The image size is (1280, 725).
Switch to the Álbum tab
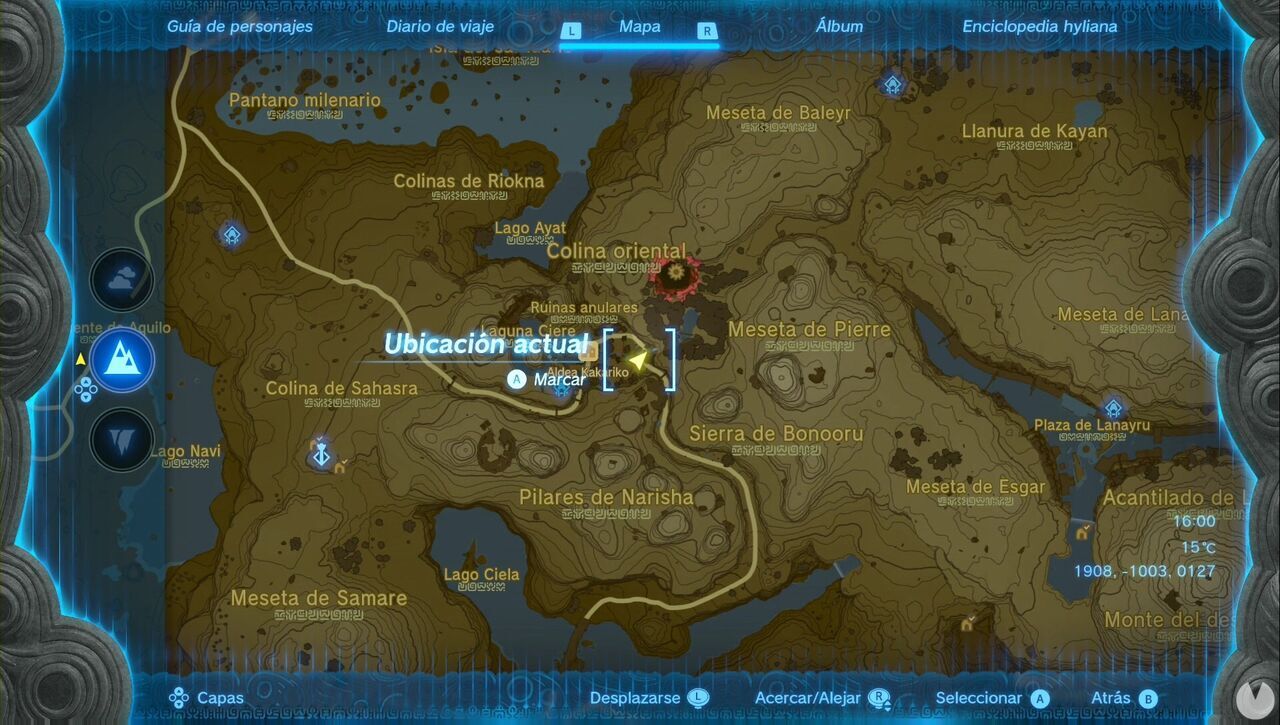click(839, 26)
